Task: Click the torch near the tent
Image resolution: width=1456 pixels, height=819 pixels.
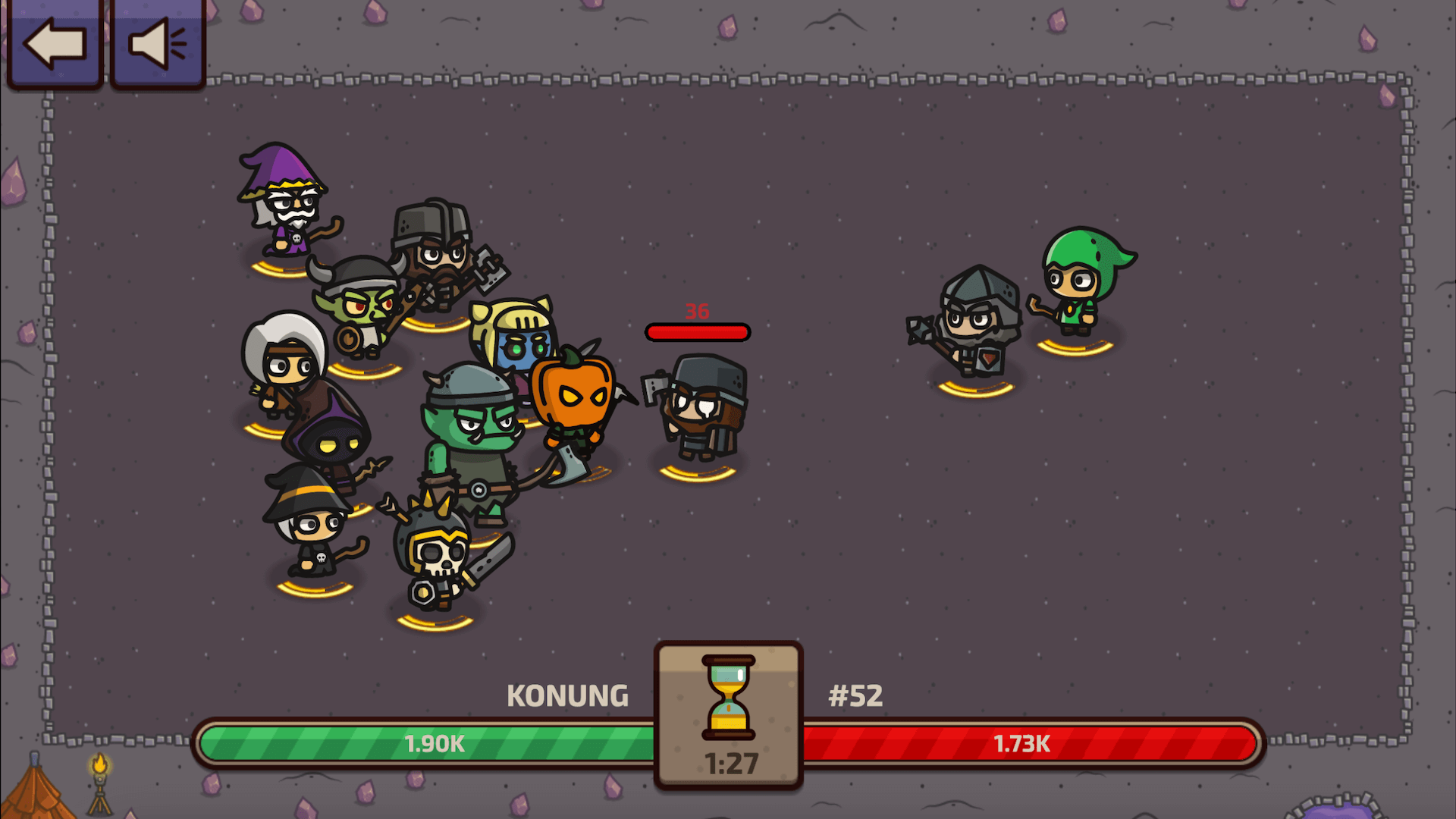Action: pyautogui.click(x=101, y=780)
